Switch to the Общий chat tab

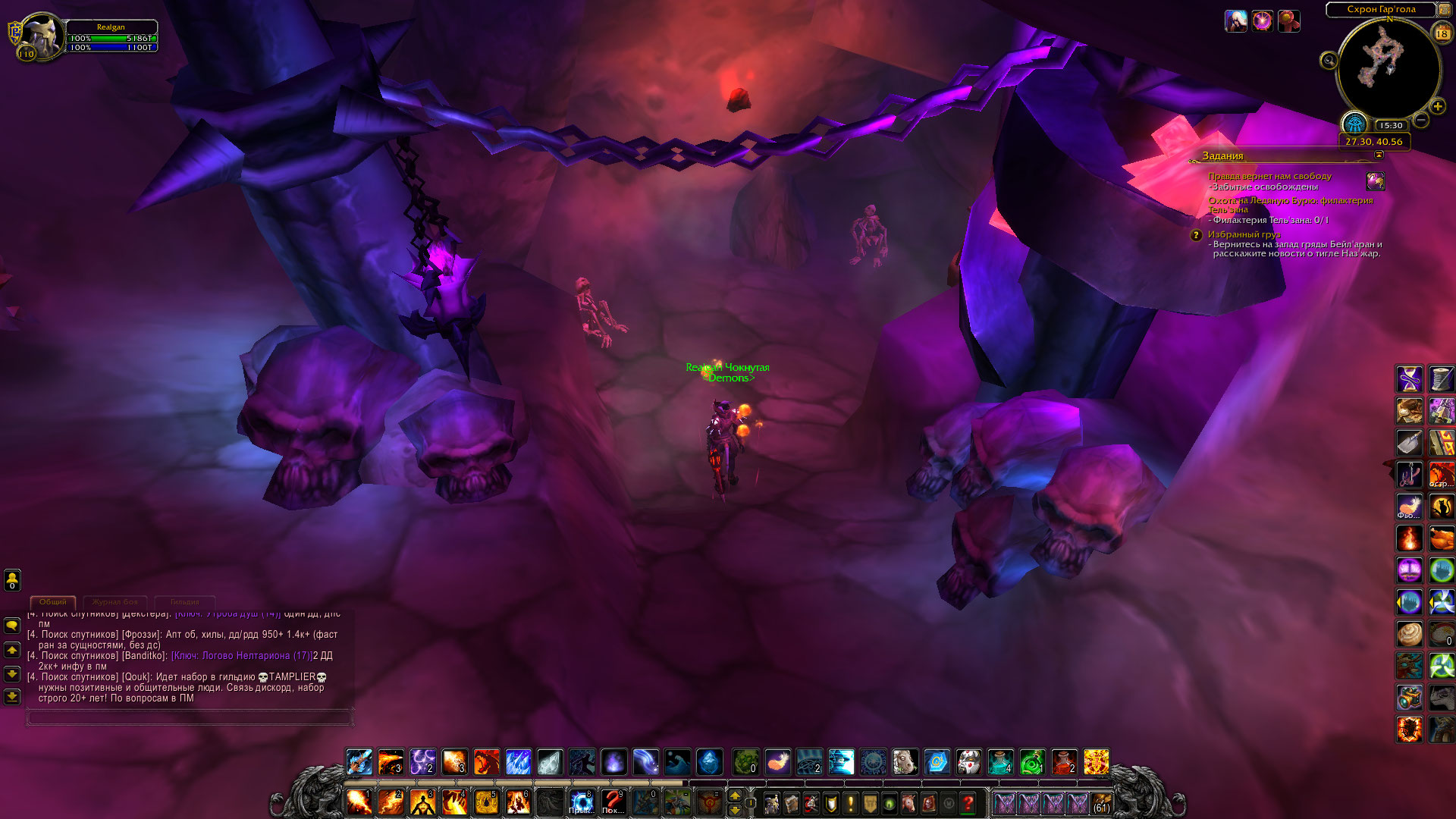[x=53, y=602]
